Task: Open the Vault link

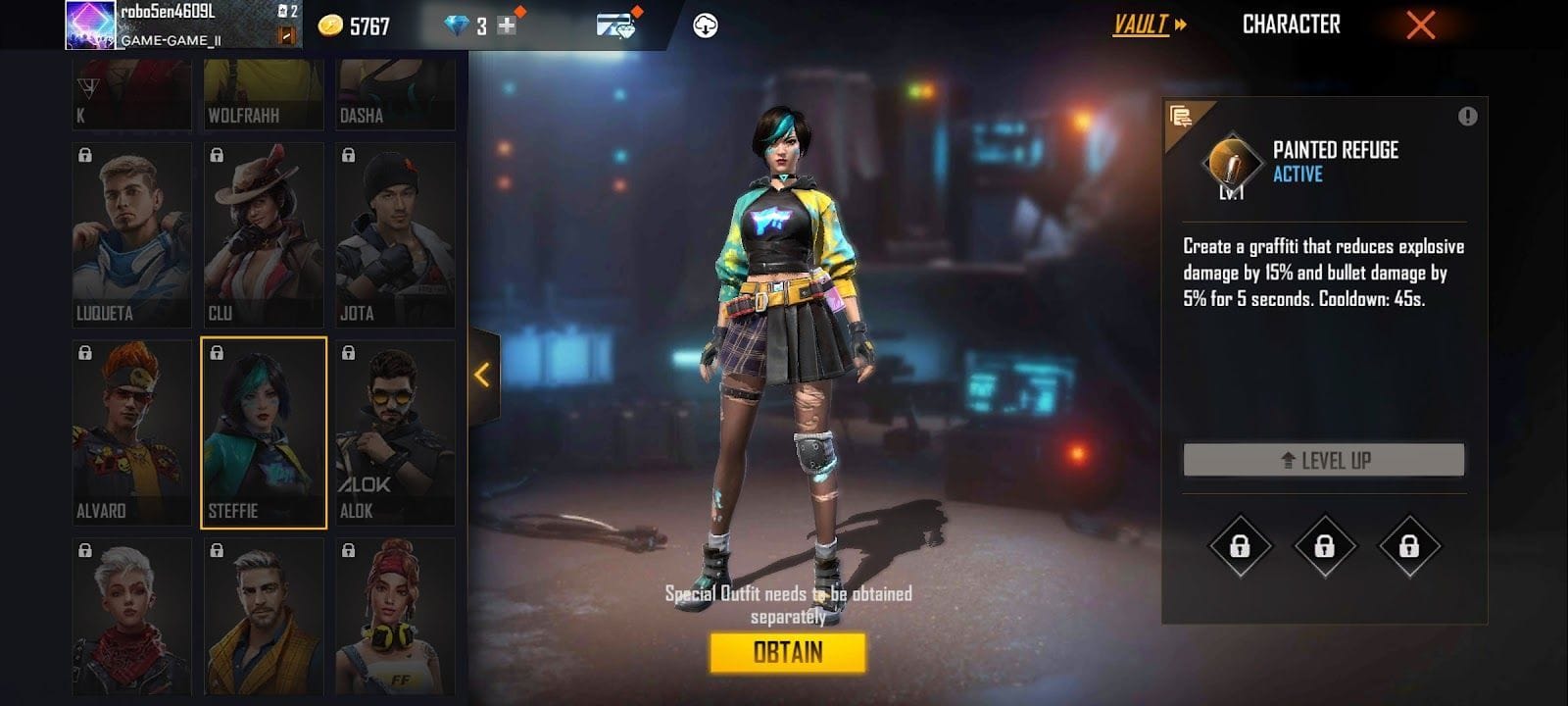Action: click(x=1149, y=25)
